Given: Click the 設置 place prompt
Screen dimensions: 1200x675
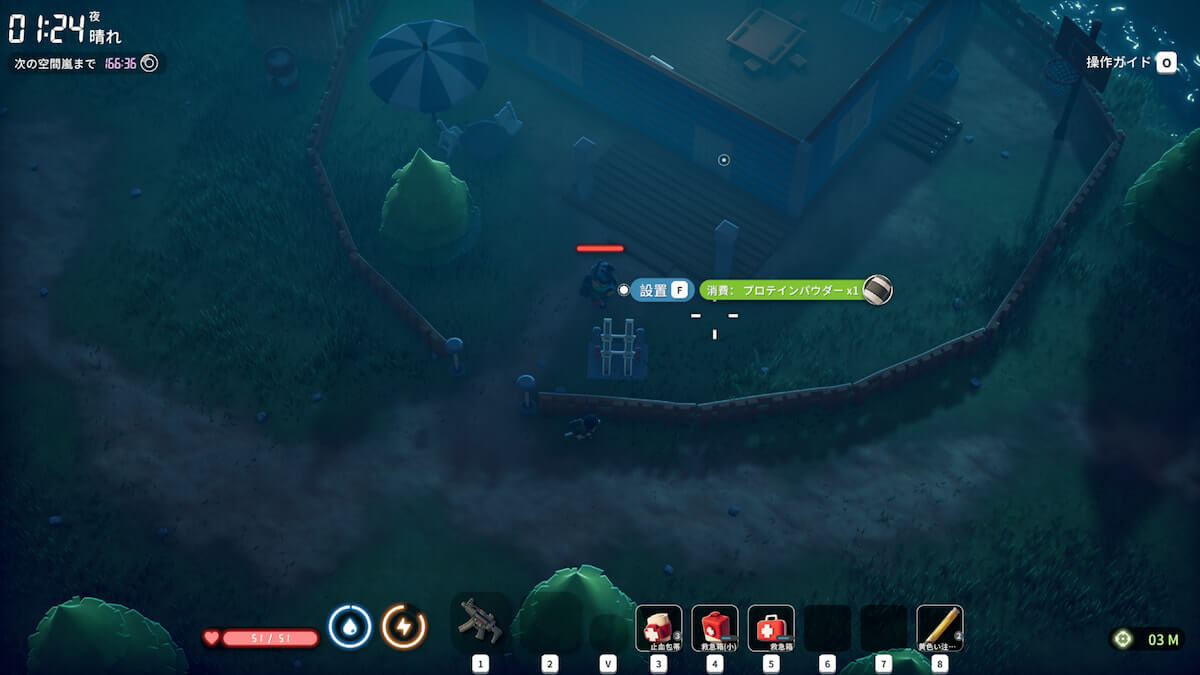Looking at the screenshot, I should (662, 290).
